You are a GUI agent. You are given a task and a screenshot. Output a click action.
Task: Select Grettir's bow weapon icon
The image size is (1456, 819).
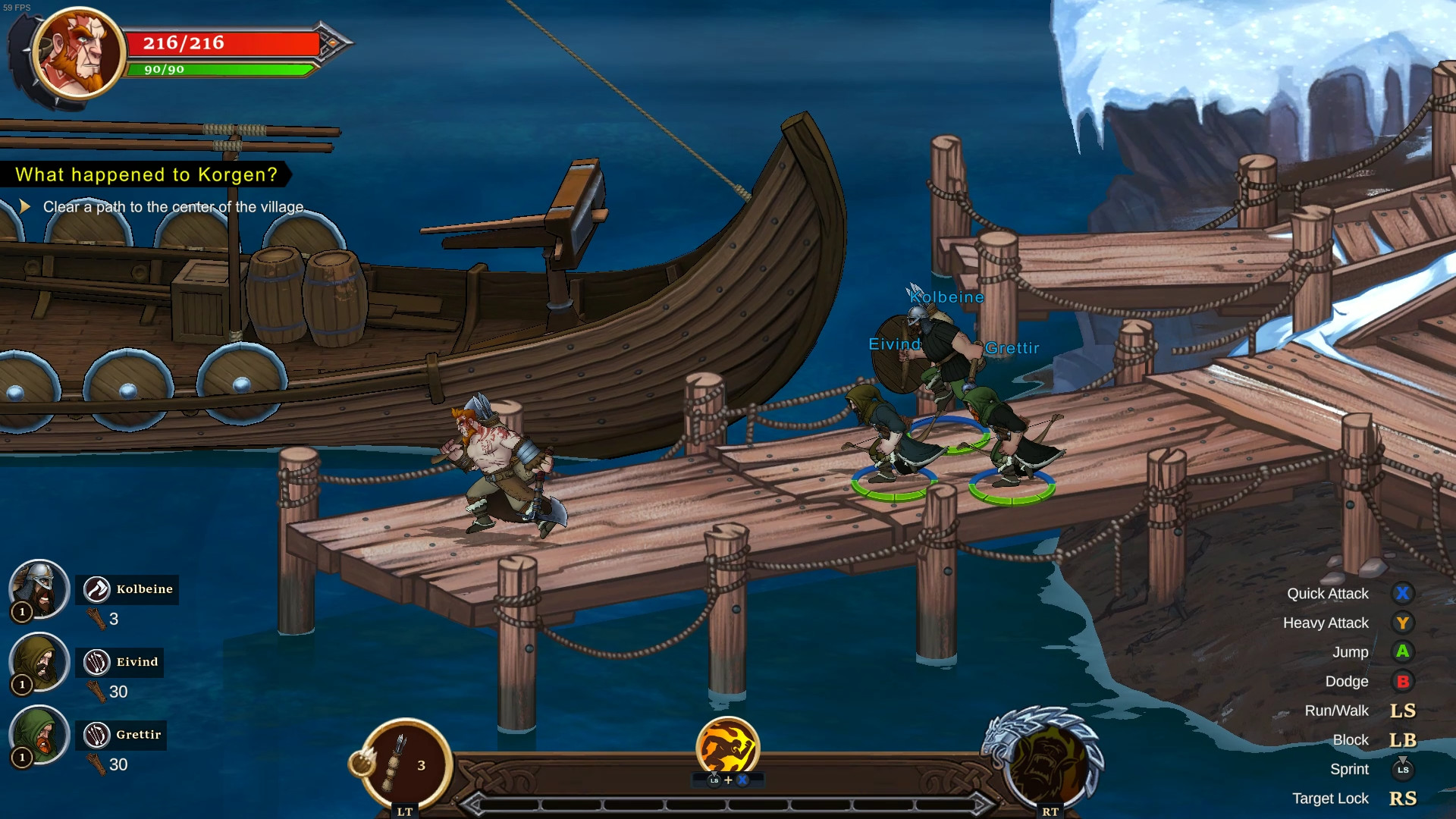97,735
